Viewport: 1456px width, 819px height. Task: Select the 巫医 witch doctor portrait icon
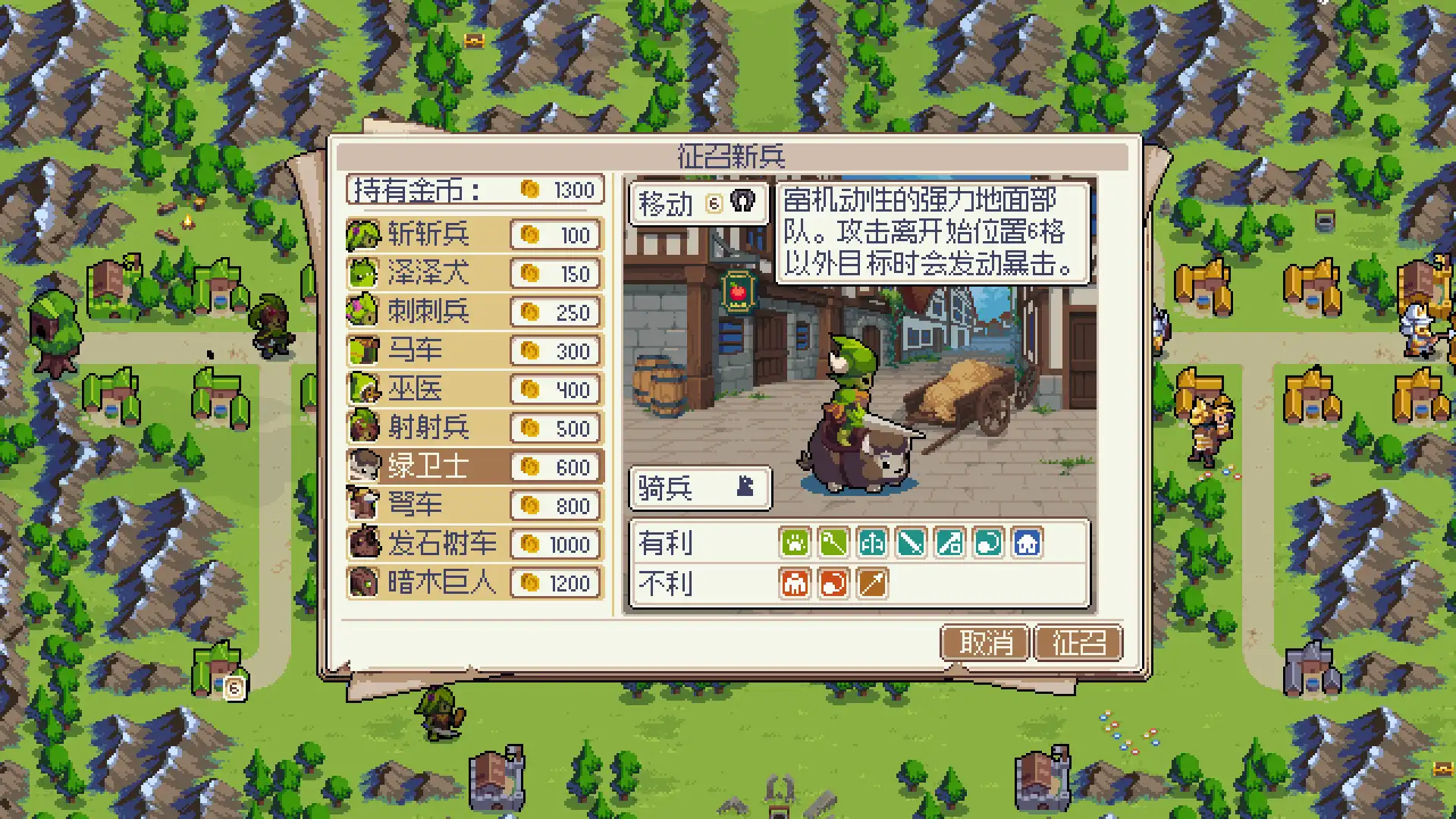(364, 390)
